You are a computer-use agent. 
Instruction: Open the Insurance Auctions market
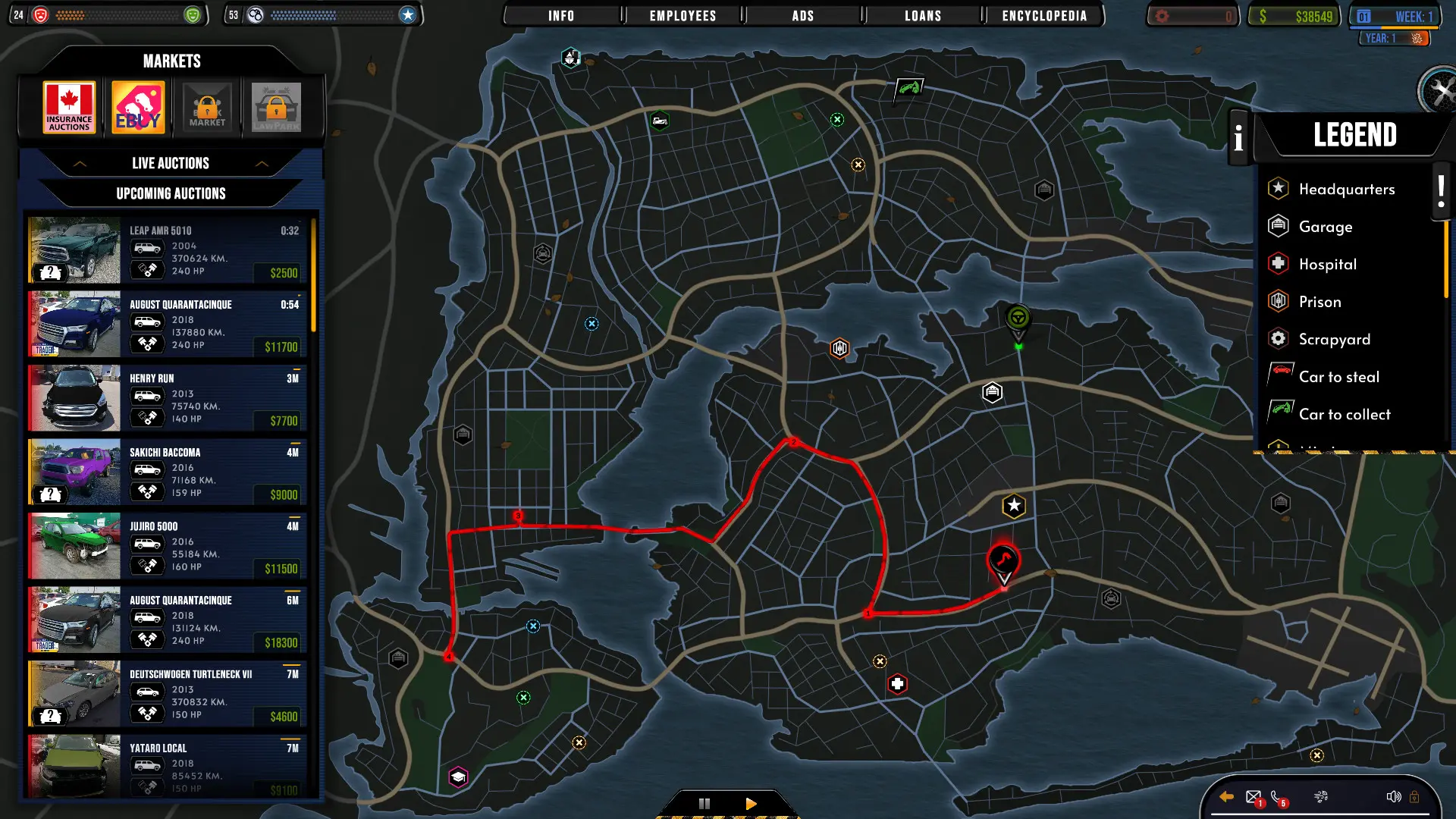click(x=69, y=106)
